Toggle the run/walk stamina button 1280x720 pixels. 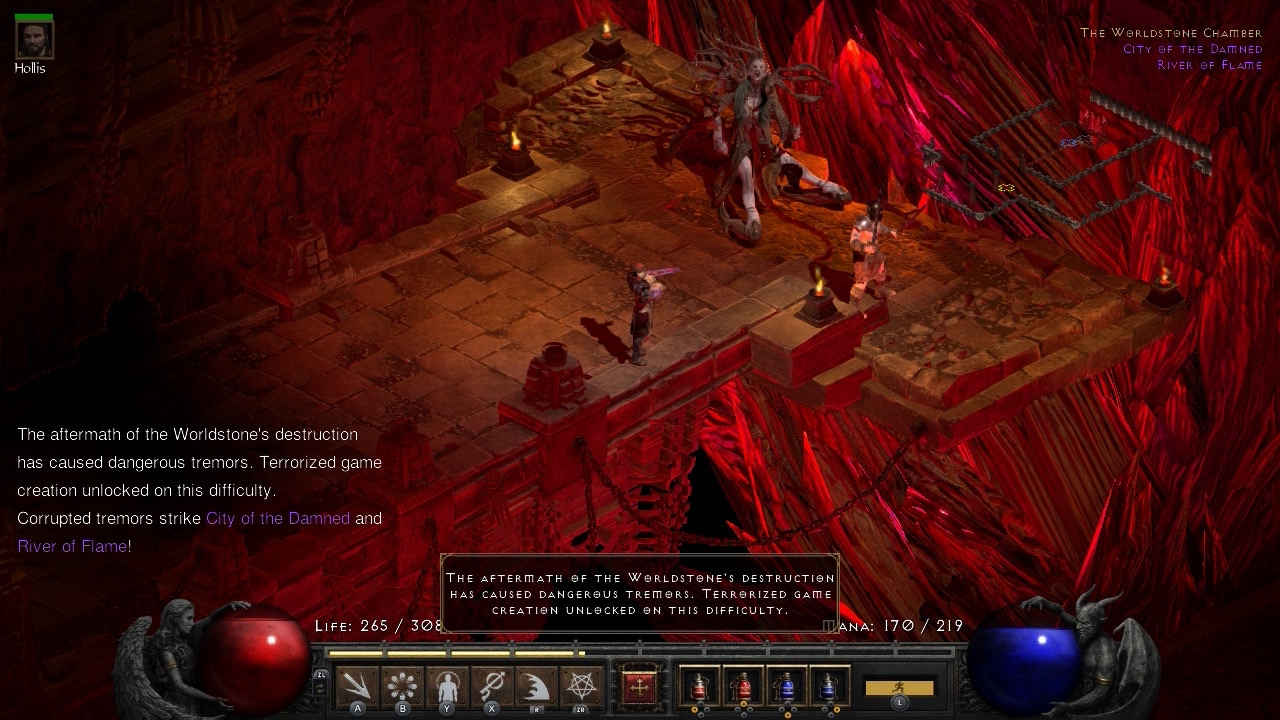point(899,688)
